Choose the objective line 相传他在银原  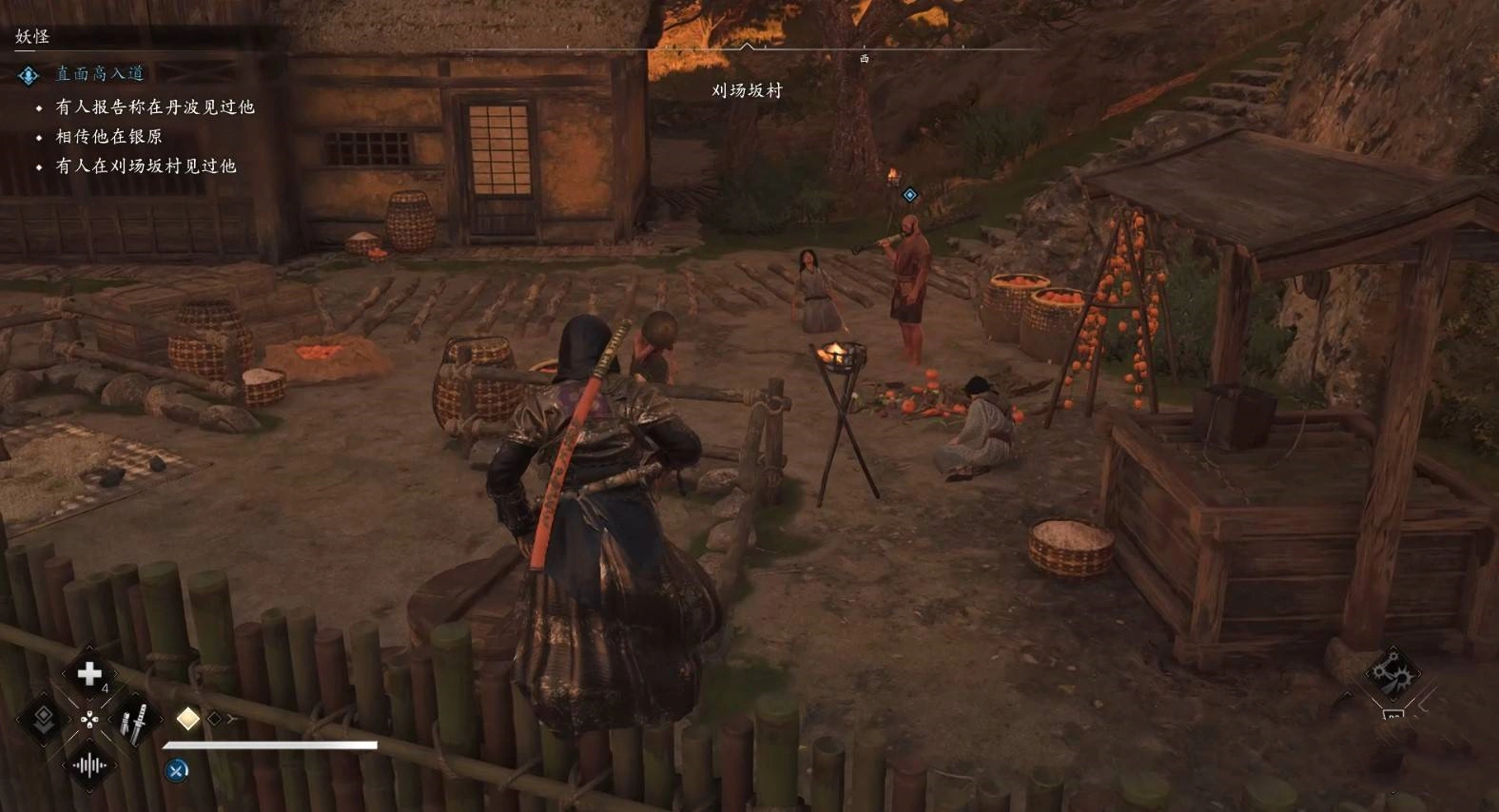(x=108, y=136)
